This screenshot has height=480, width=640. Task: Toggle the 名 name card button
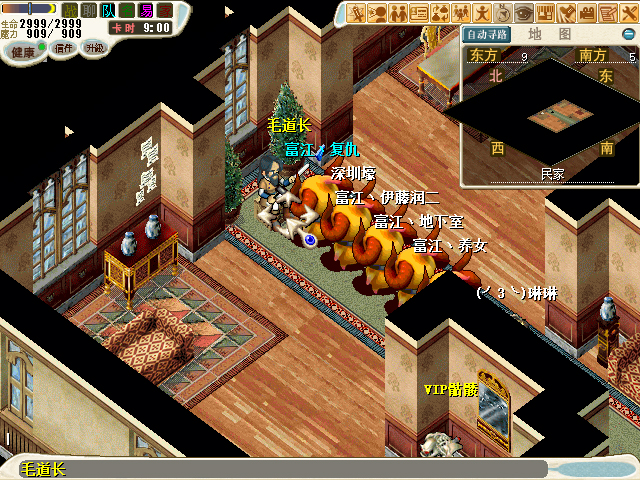point(126,9)
